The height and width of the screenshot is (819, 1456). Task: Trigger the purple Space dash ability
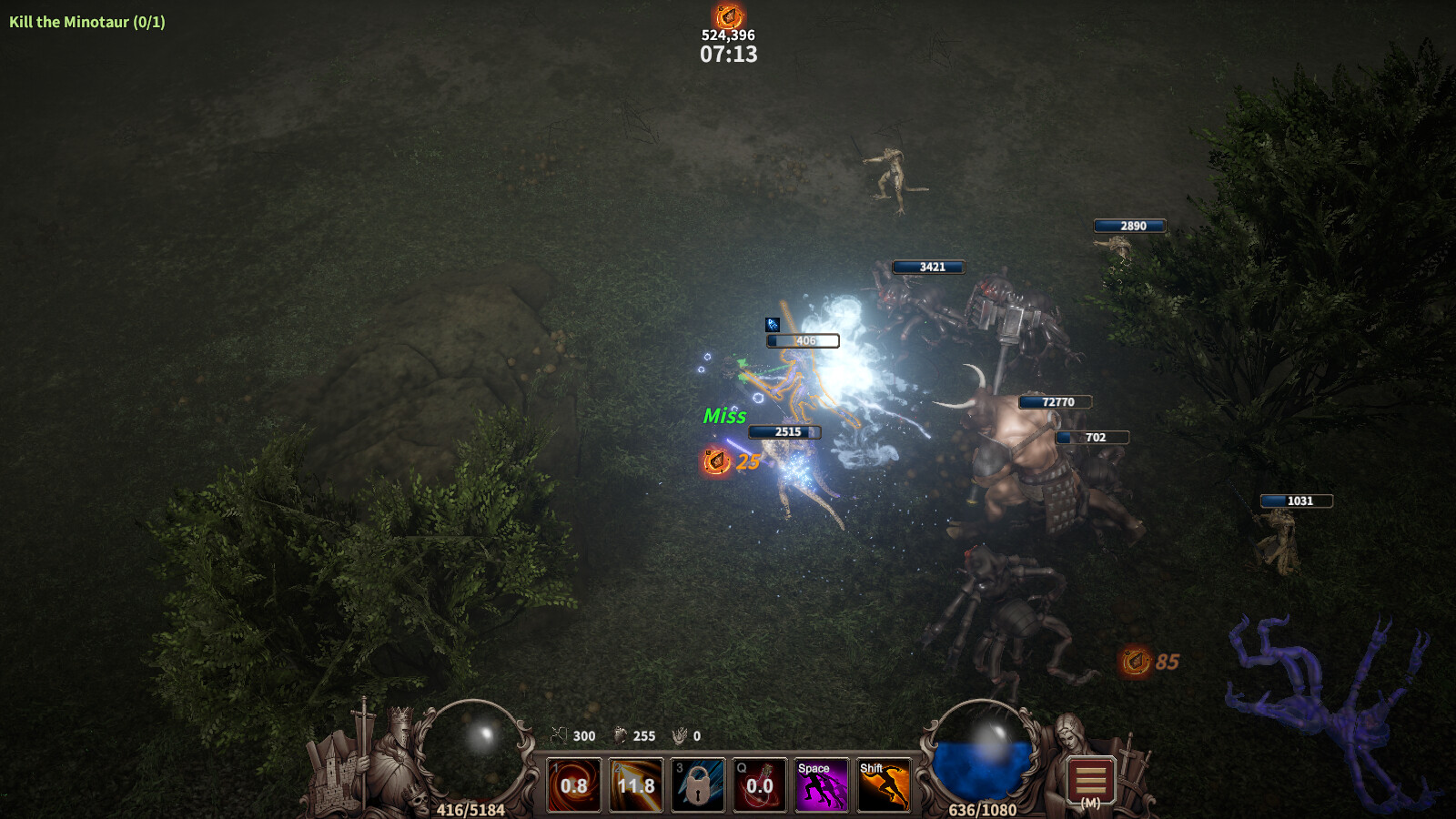[822, 784]
